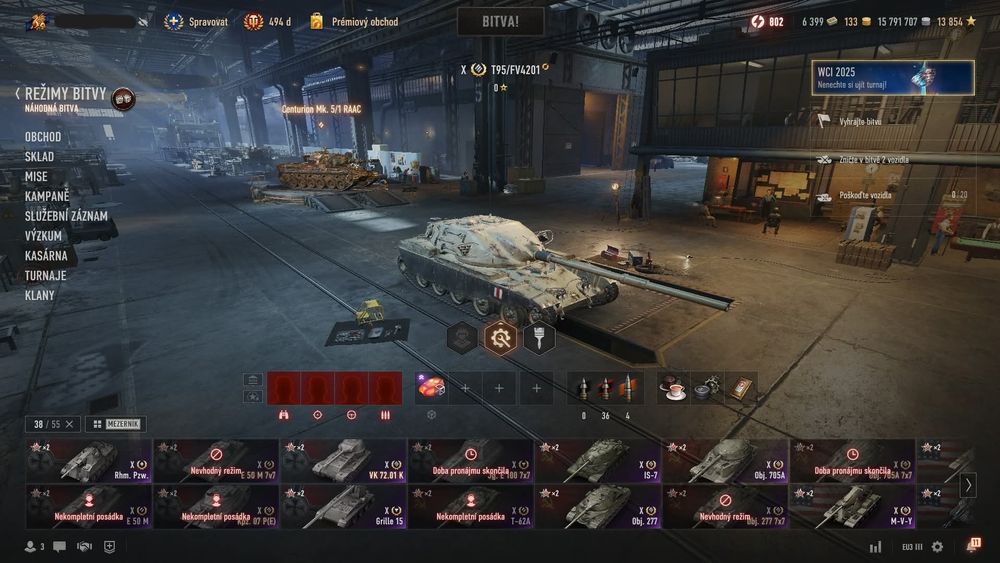Start a battle with the BITVA! button
This screenshot has height=563, width=1000.
pyautogui.click(x=500, y=21)
